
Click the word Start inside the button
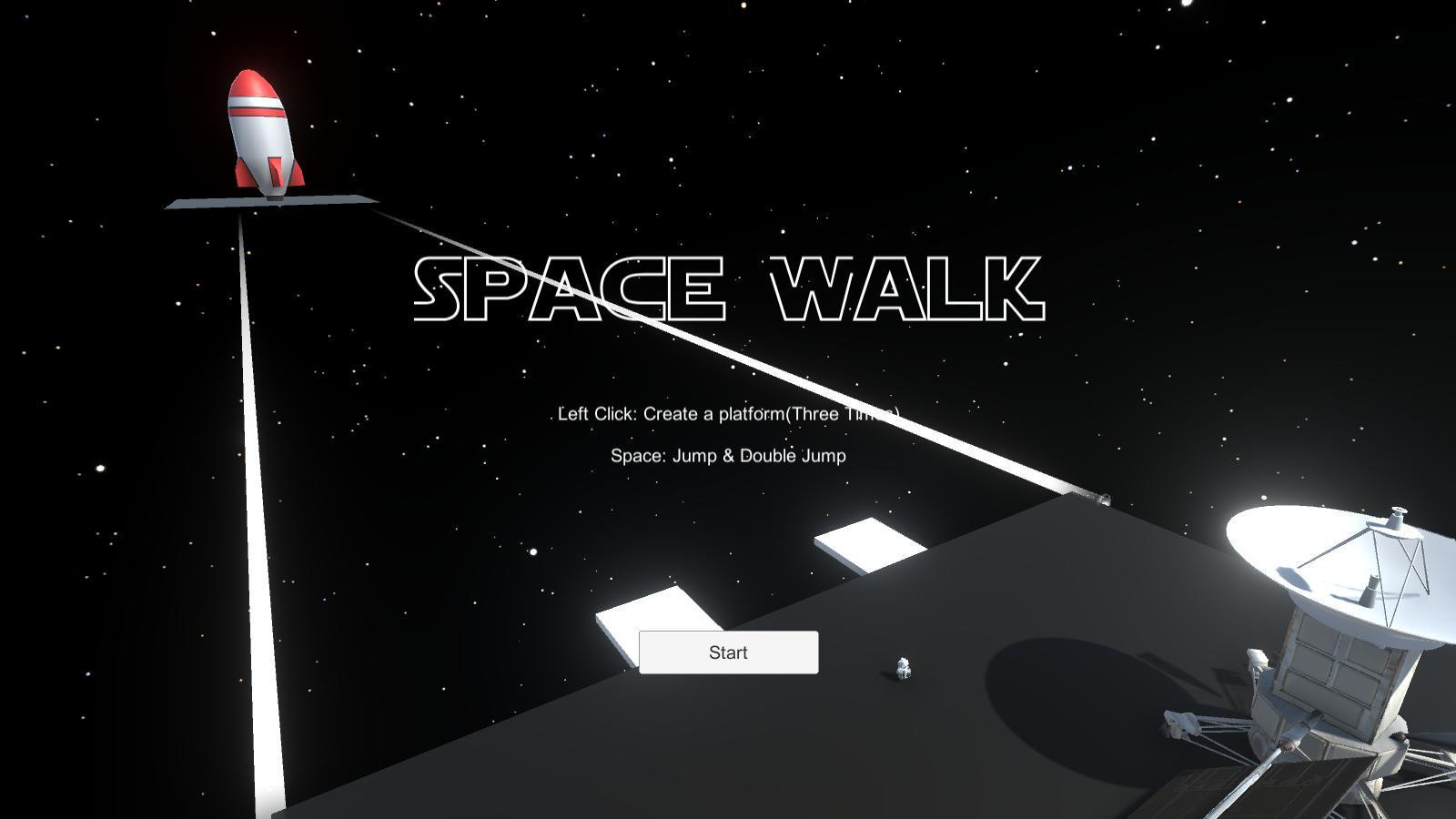(x=728, y=652)
